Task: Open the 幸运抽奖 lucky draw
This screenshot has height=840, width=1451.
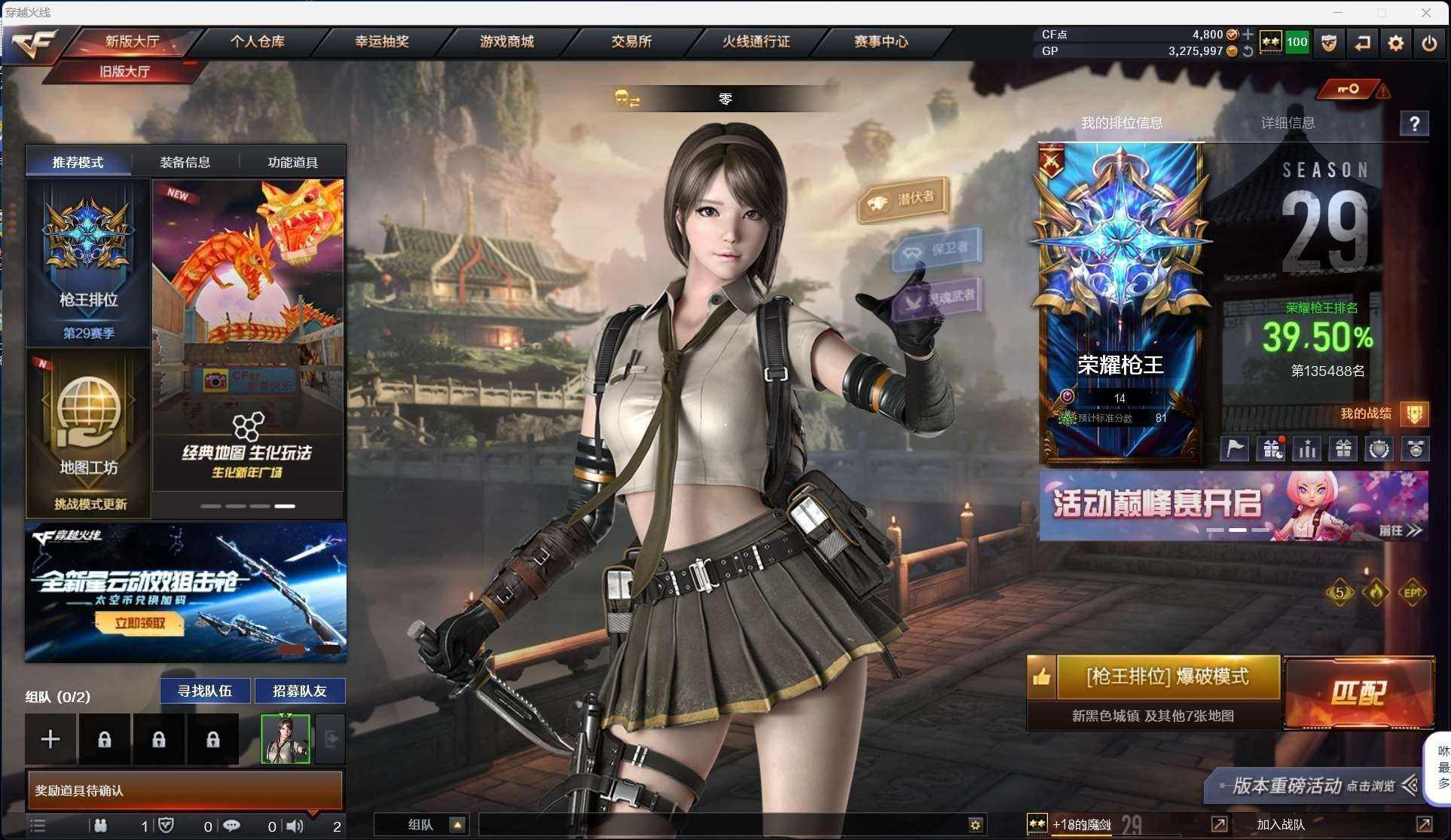Action: tap(382, 41)
